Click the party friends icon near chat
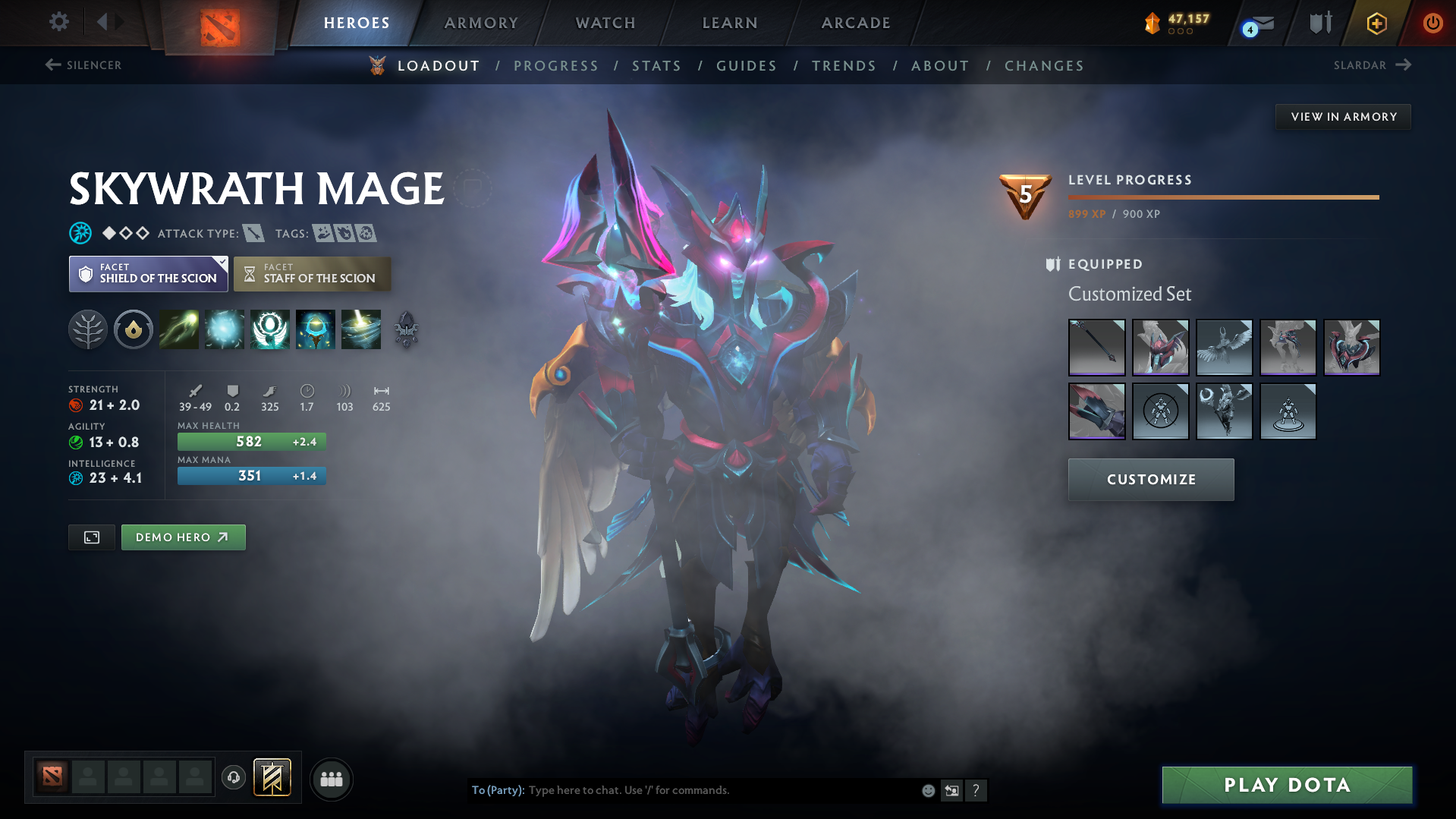 331,779
